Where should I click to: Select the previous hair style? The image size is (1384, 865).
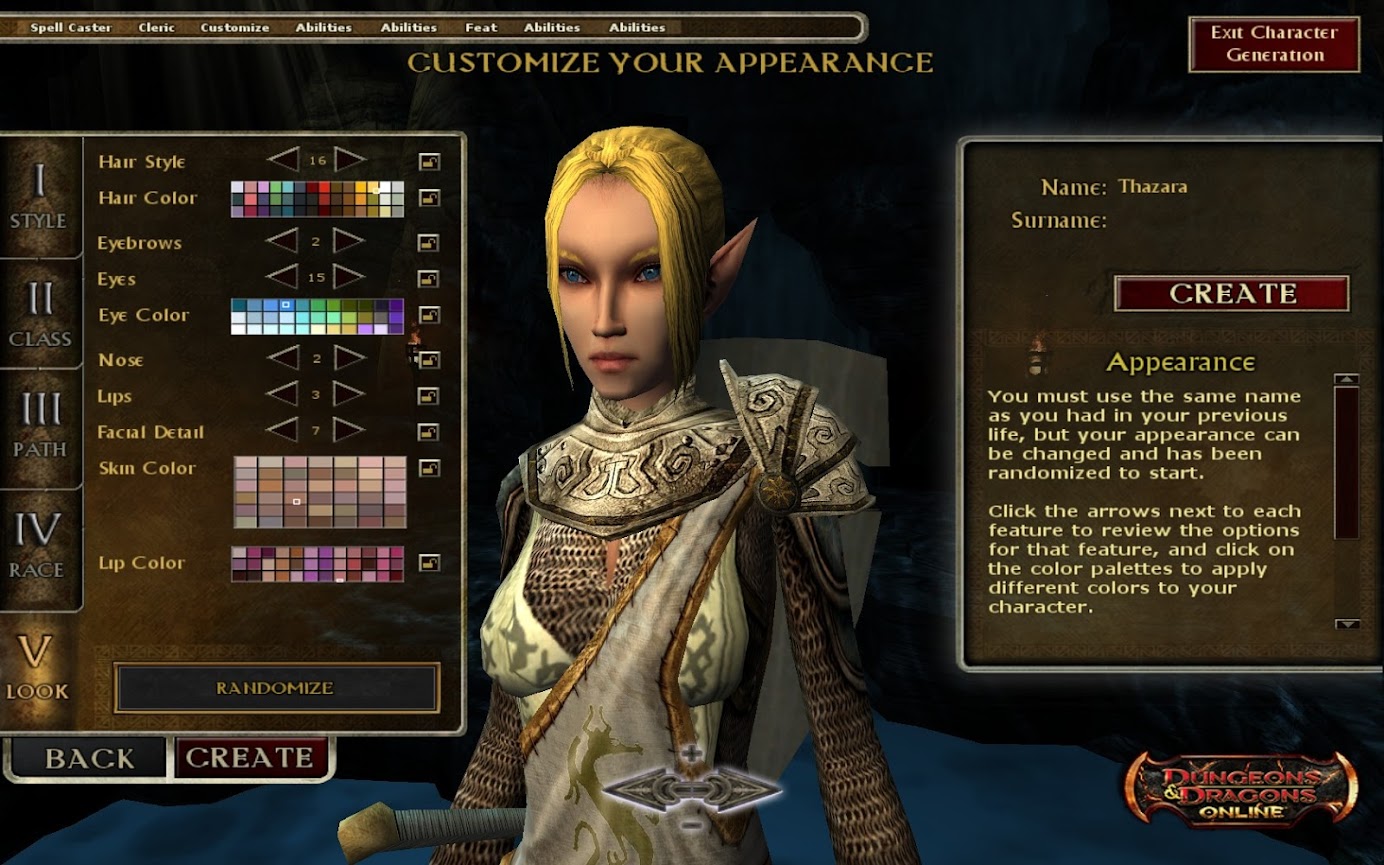coord(283,160)
